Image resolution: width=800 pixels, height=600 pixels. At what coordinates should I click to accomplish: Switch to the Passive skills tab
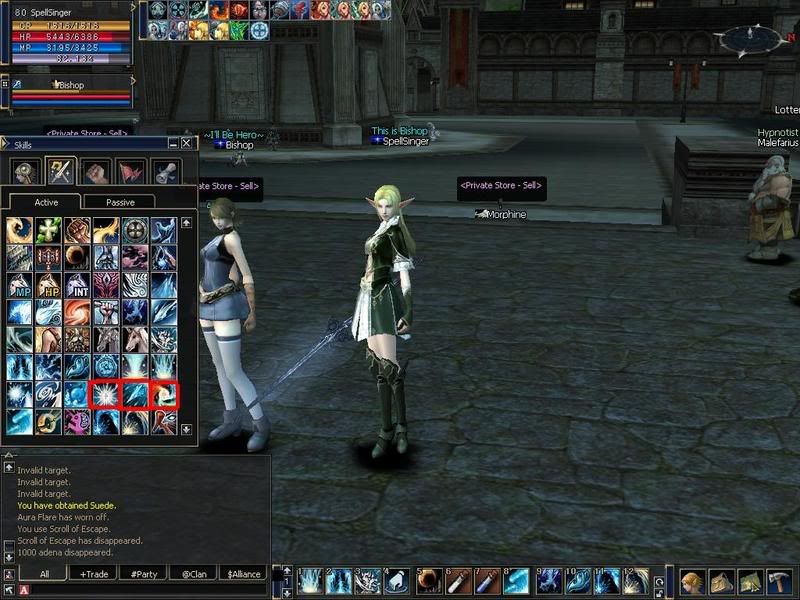(x=120, y=202)
